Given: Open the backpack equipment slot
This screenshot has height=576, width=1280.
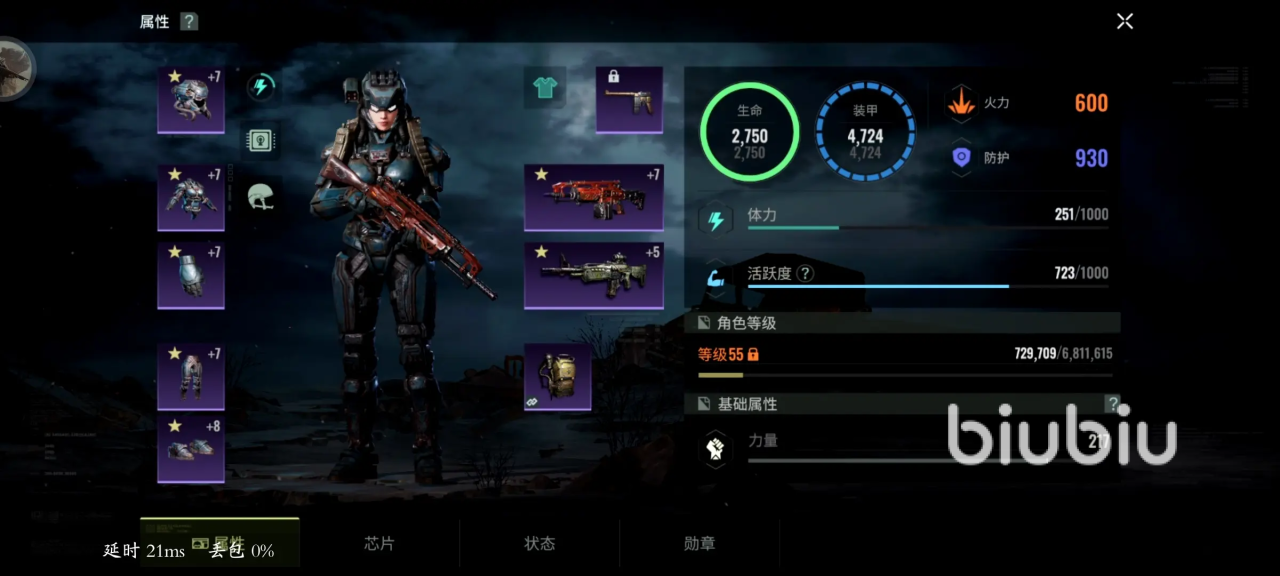Looking at the screenshot, I should [558, 378].
